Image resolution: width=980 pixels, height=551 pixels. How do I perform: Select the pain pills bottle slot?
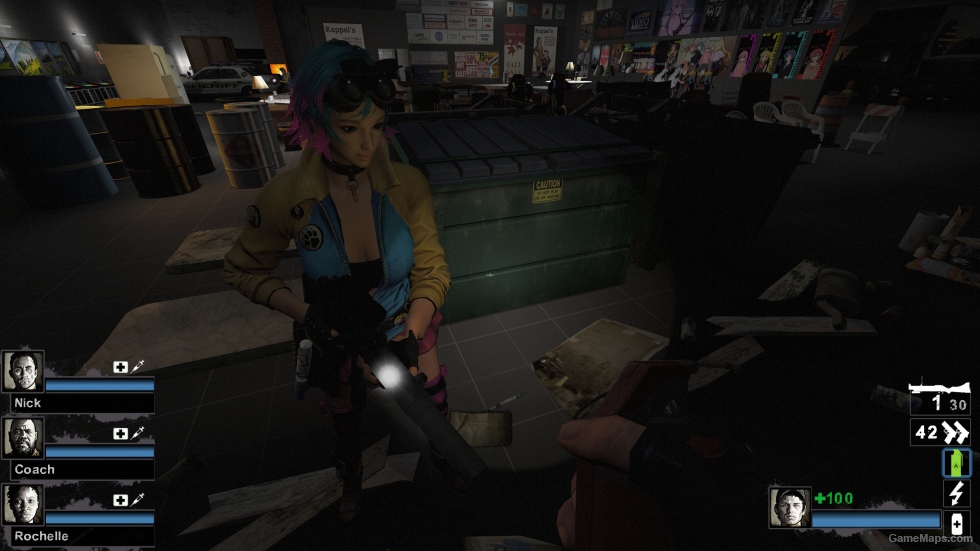[956, 522]
